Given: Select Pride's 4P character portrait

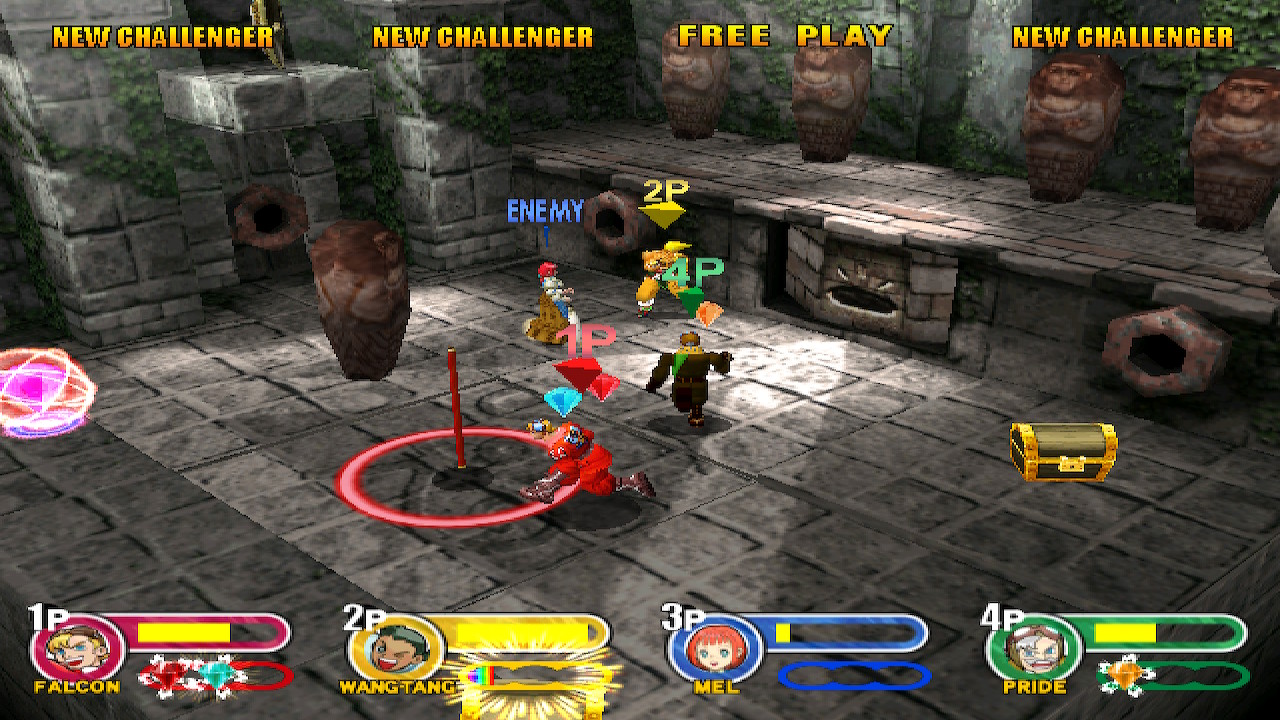Looking at the screenshot, I should tap(1032, 648).
